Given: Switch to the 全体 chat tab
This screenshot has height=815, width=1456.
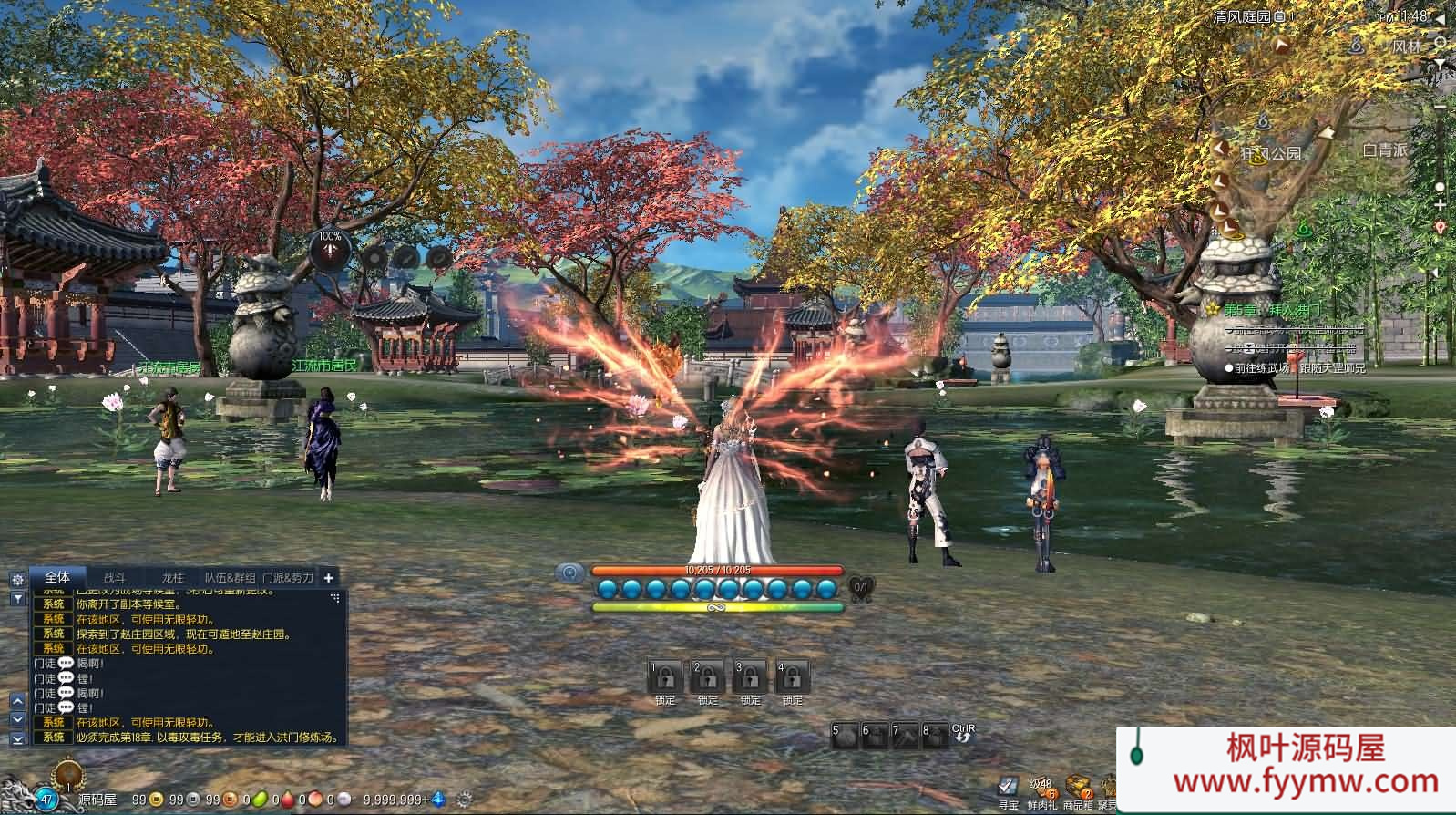Looking at the screenshot, I should [57, 577].
